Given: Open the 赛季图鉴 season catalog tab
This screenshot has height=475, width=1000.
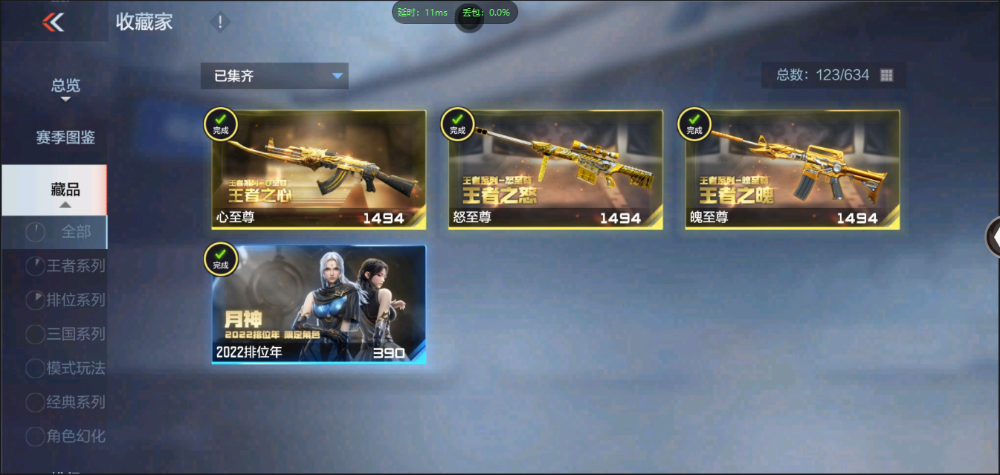Looking at the screenshot, I should coord(65,137).
